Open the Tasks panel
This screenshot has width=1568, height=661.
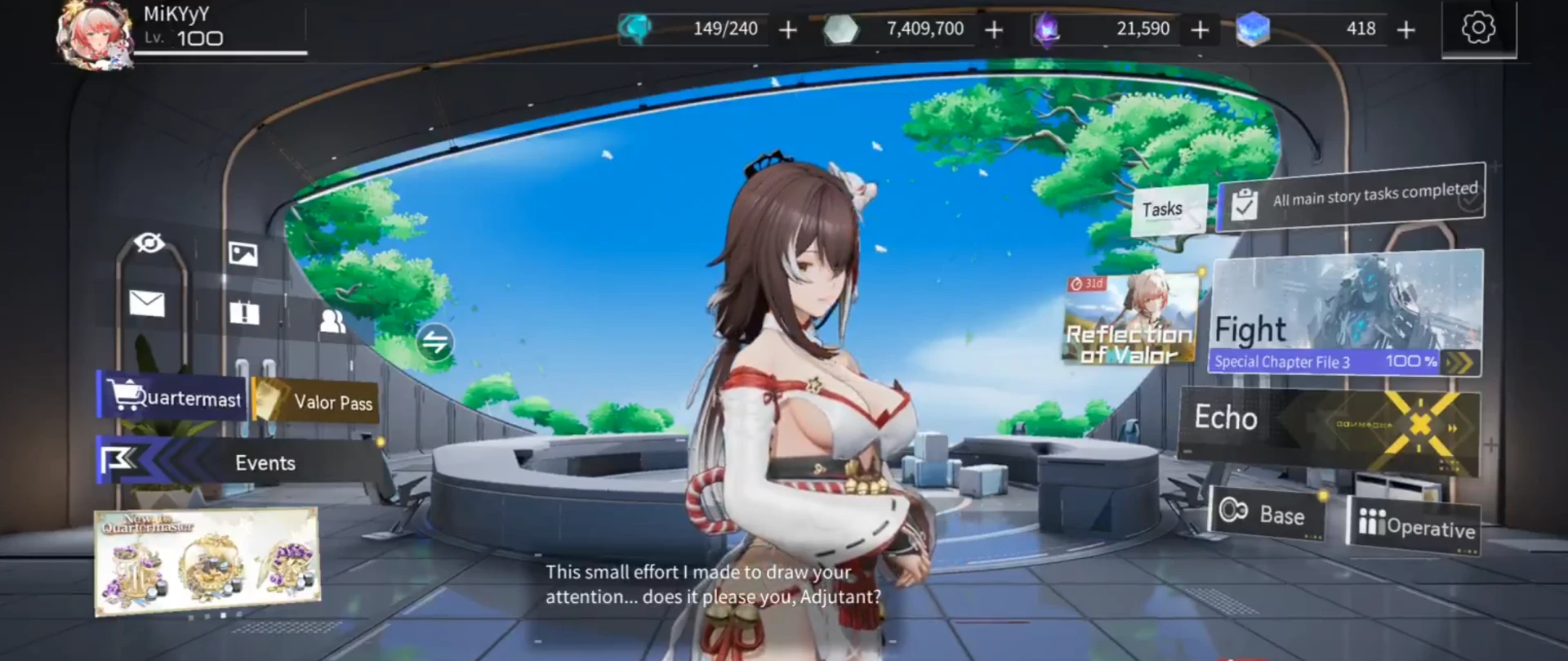[1168, 210]
